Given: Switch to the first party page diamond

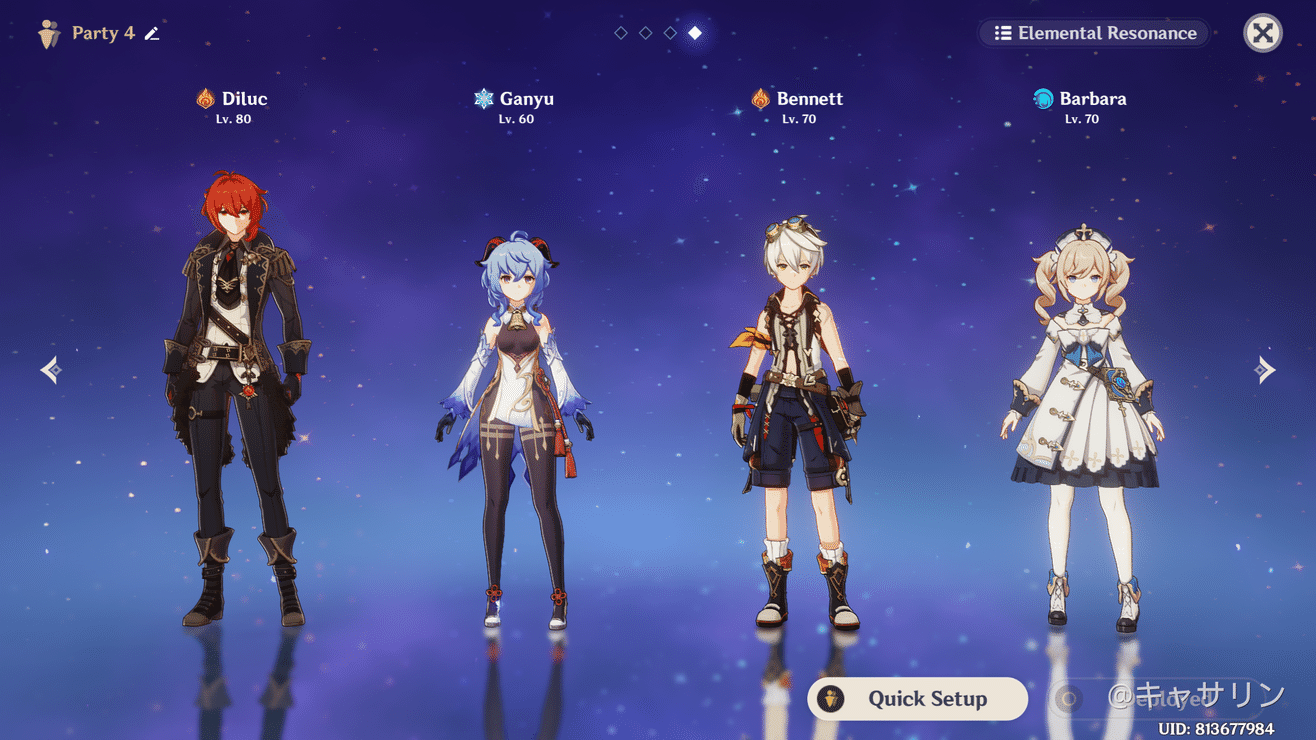Looking at the screenshot, I should 621,33.
